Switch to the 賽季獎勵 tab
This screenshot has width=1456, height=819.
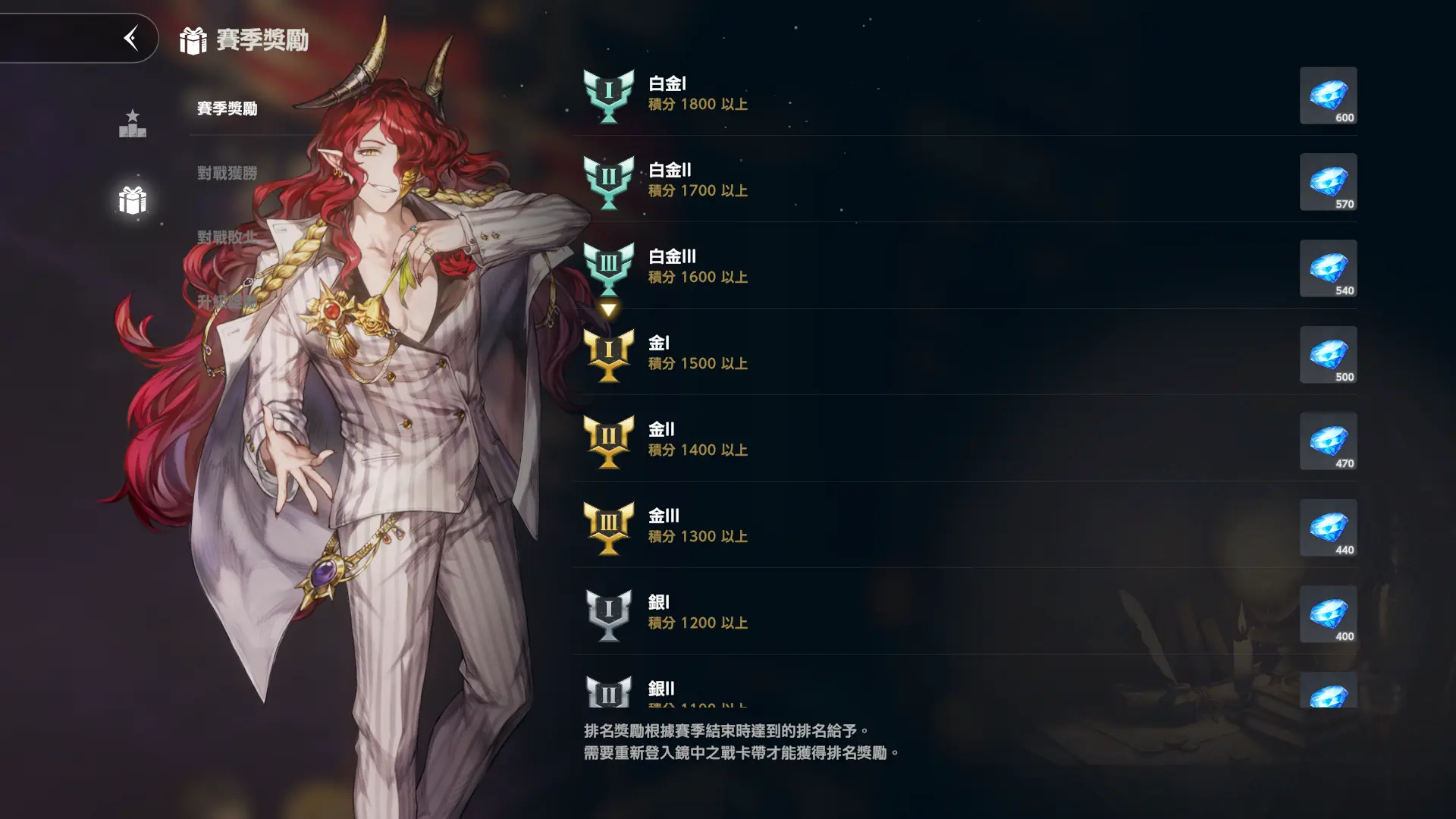pyautogui.click(x=227, y=108)
